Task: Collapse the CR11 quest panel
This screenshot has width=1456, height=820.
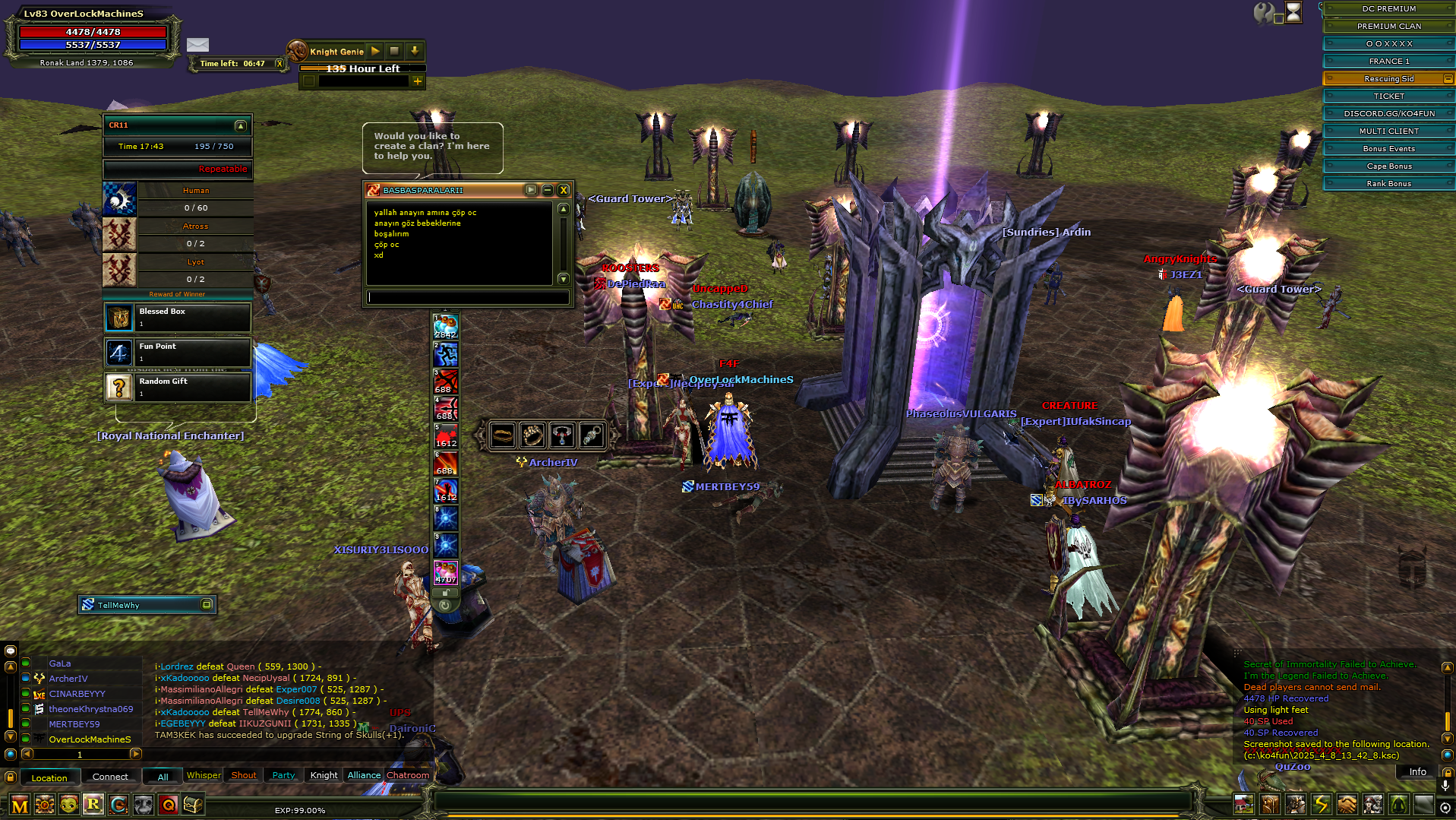Action: (239, 126)
